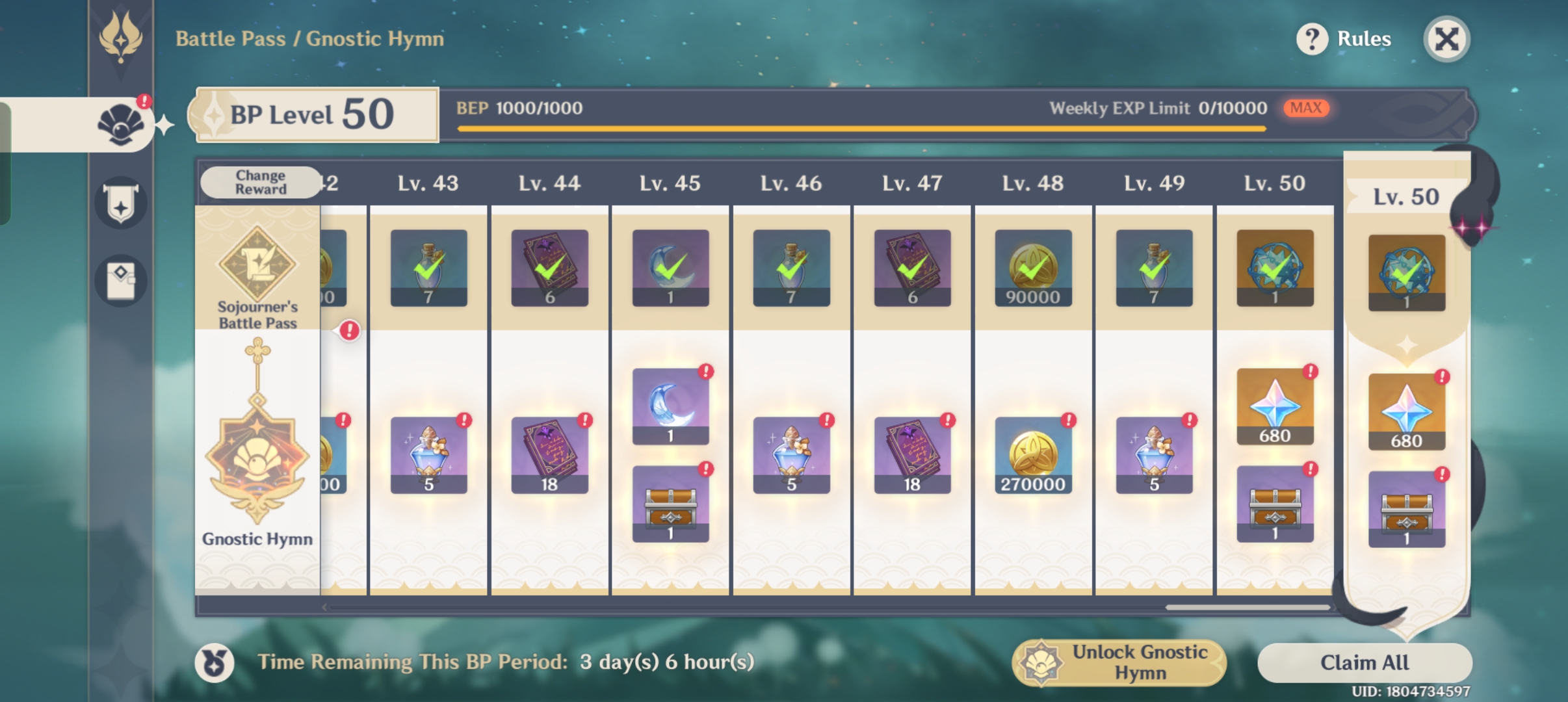Open the banner missions tab
This screenshot has width=1568, height=702.
[x=121, y=203]
